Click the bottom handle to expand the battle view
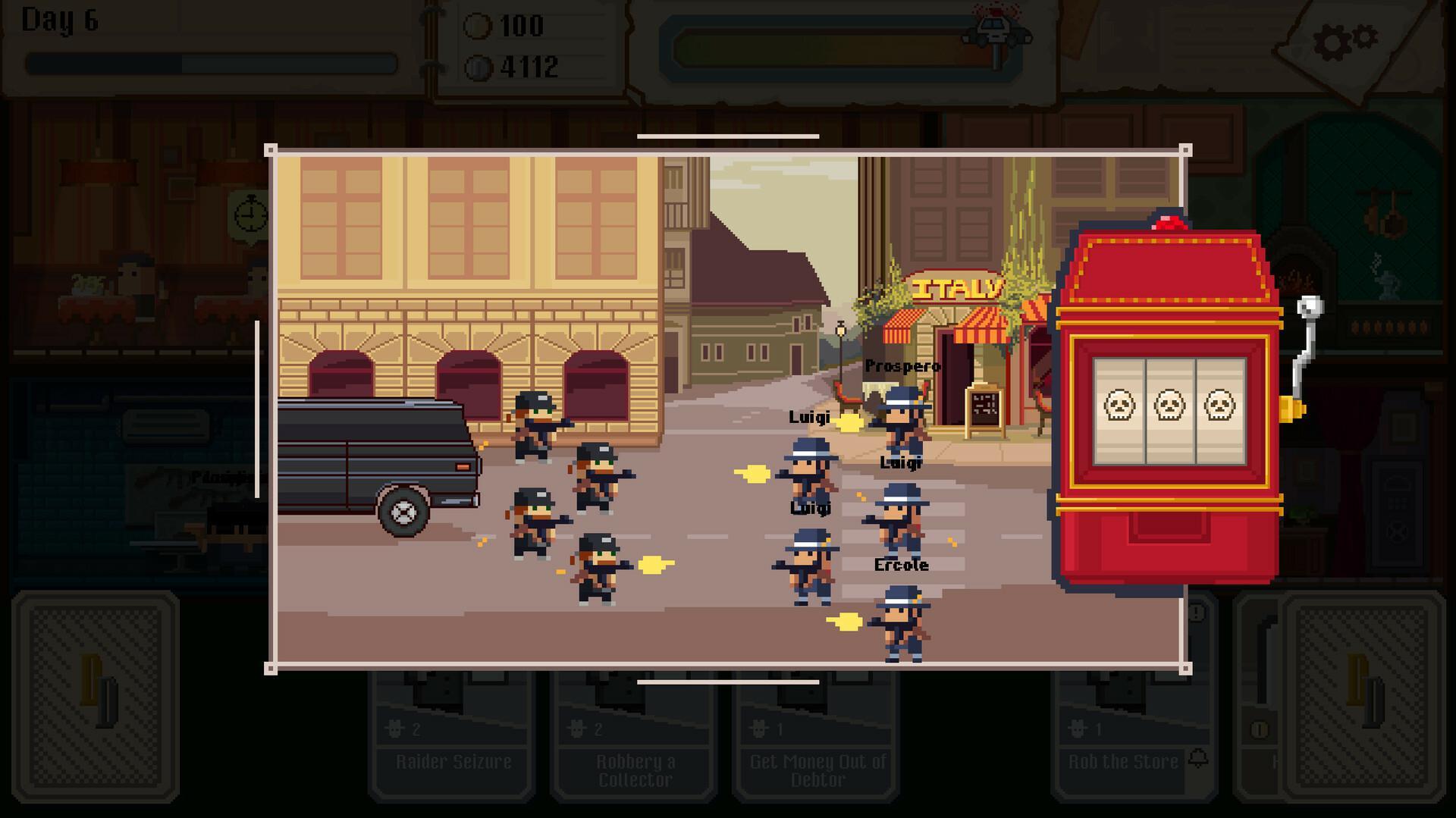 (727, 682)
